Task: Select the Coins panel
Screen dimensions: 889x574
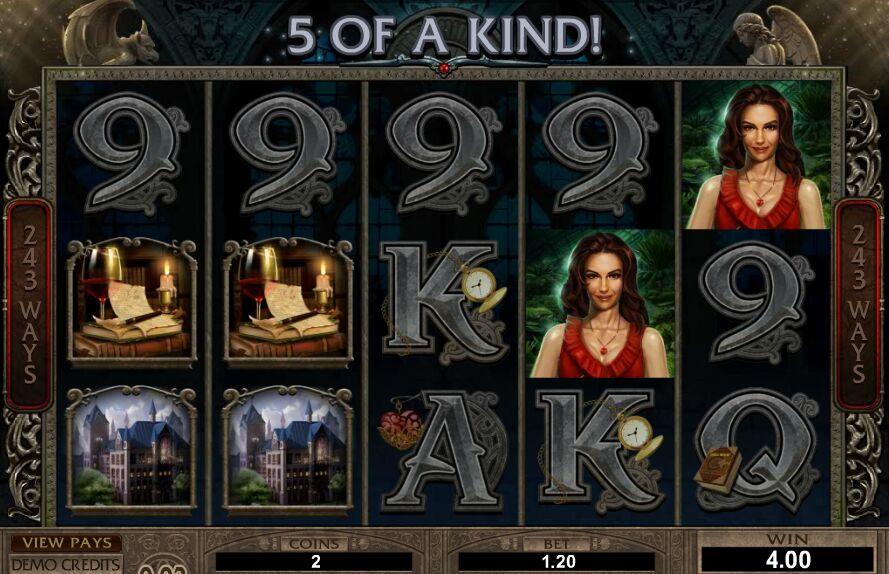Action: click(314, 553)
